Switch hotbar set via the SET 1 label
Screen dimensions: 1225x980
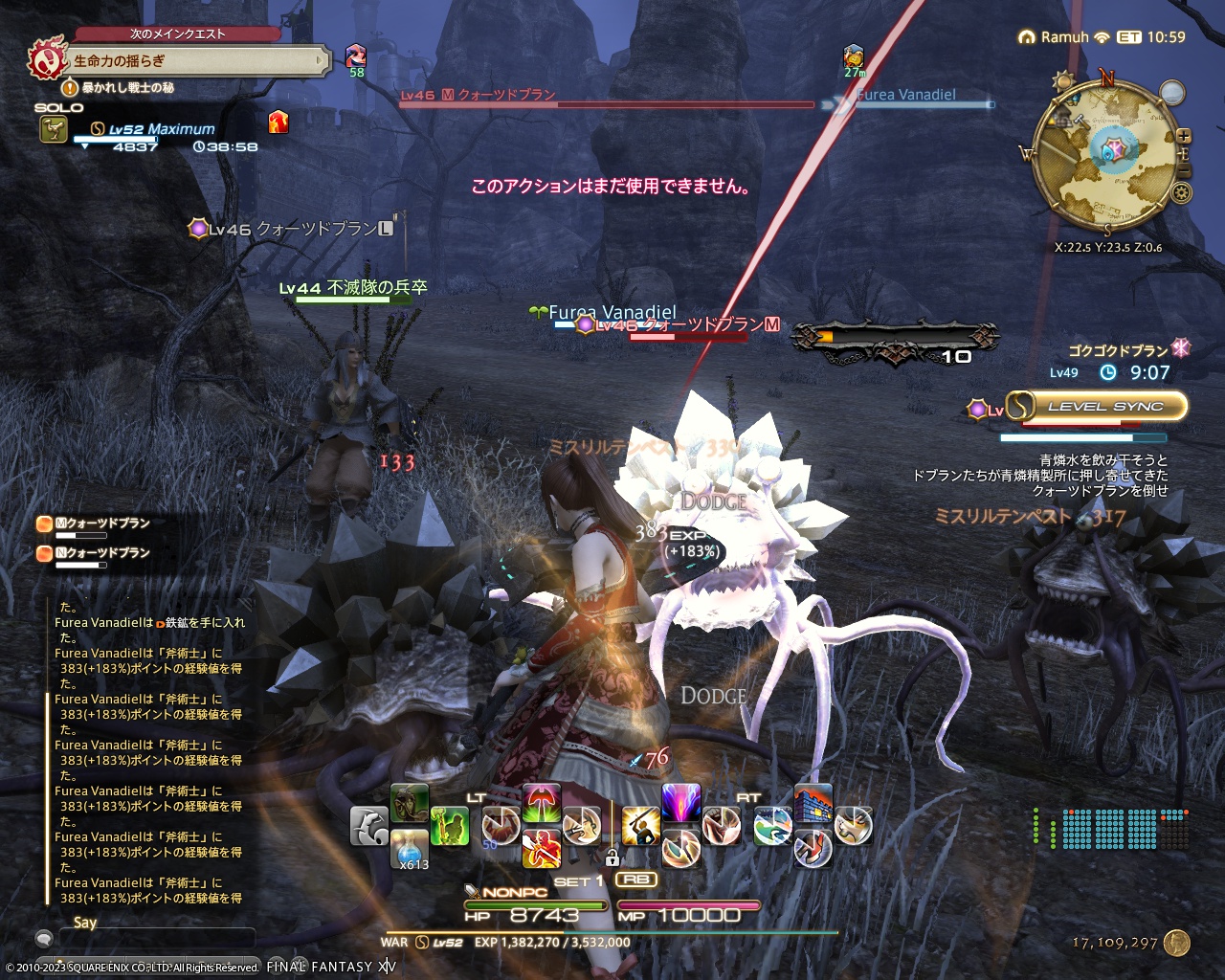pyautogui.click(x=579, y=879)
